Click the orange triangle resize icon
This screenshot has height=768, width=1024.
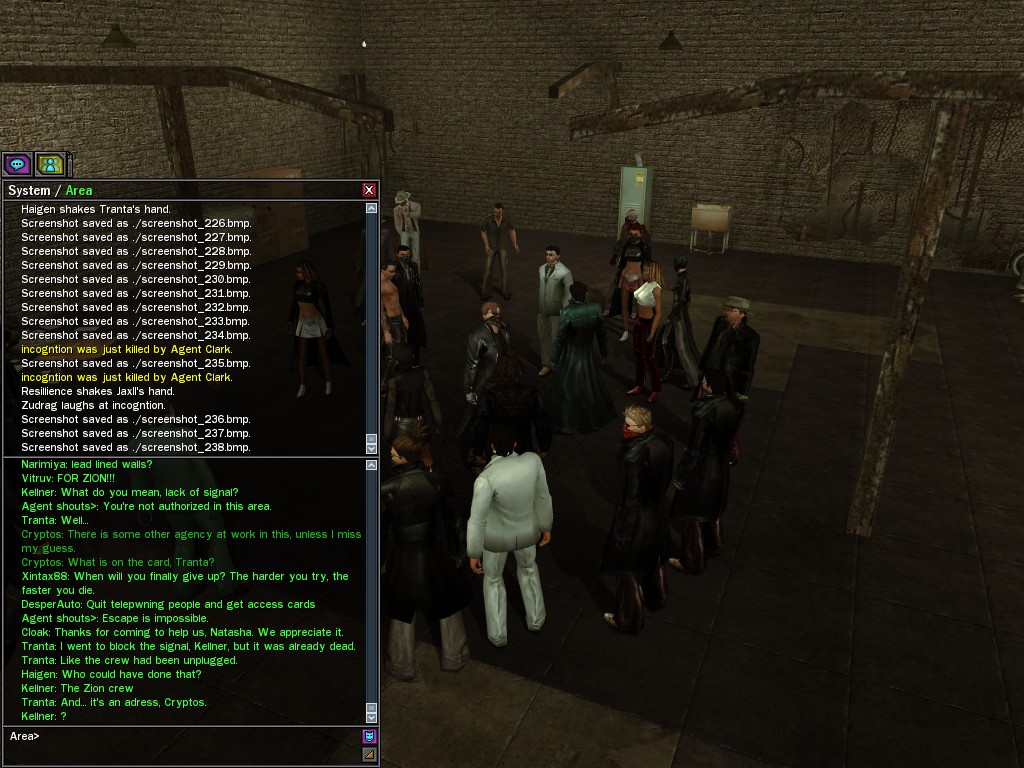(369, 754)
